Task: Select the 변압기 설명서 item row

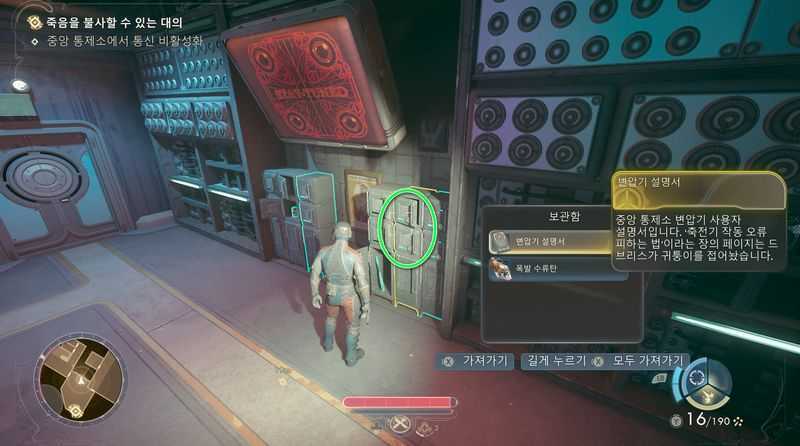Action: pyautogui.click(x=550, y=241)
